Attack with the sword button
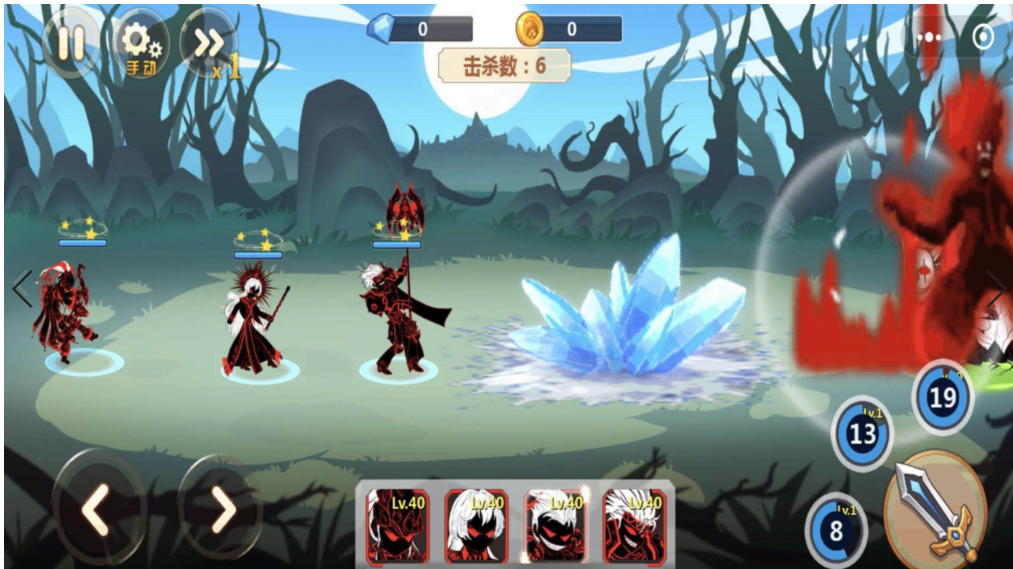The width and height of the screenshot is (1013, 569). click(936, 508)
